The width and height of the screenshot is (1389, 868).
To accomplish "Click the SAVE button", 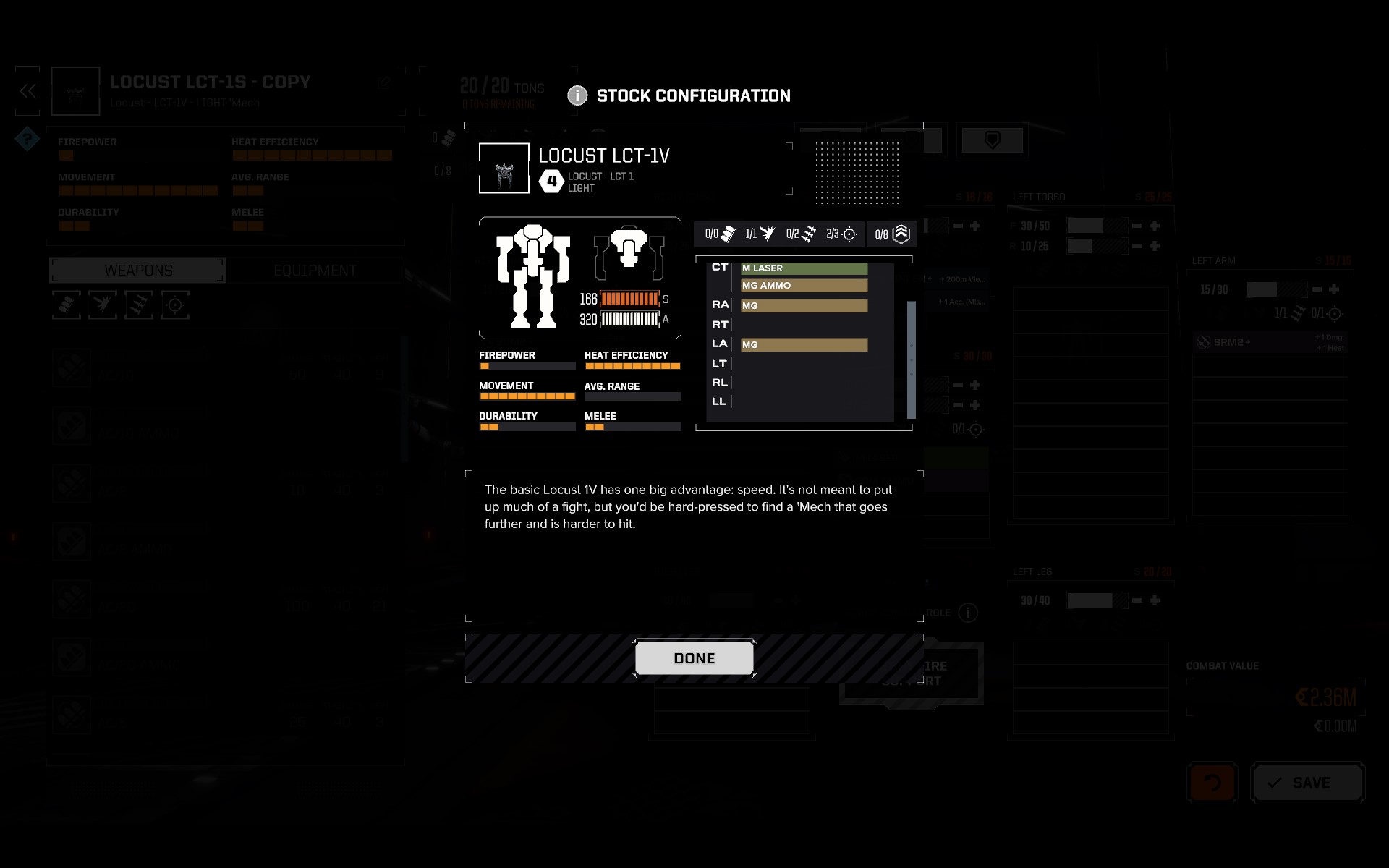I will 1308,782.
